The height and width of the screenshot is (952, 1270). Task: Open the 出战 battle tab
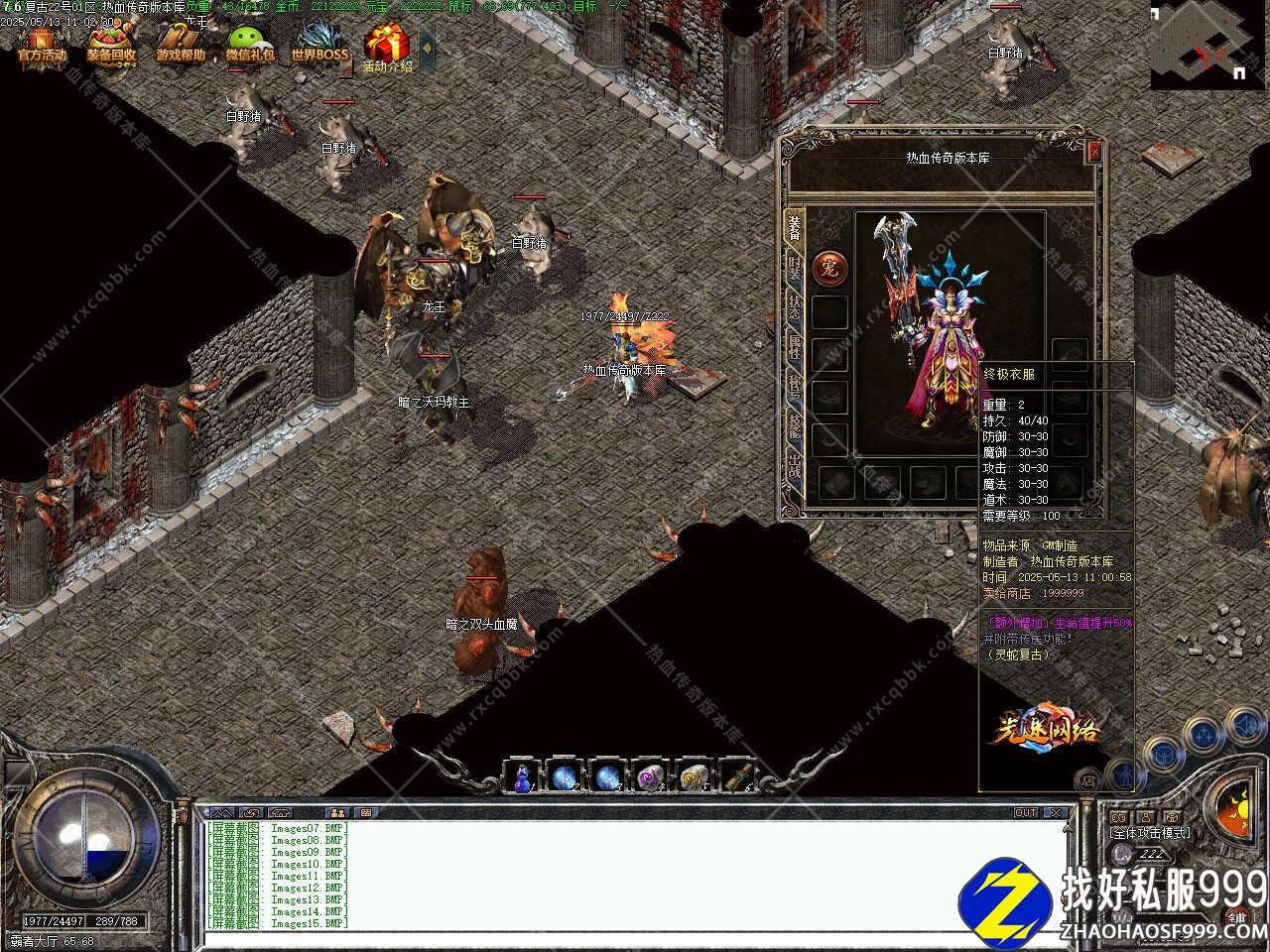pos(795,464)
